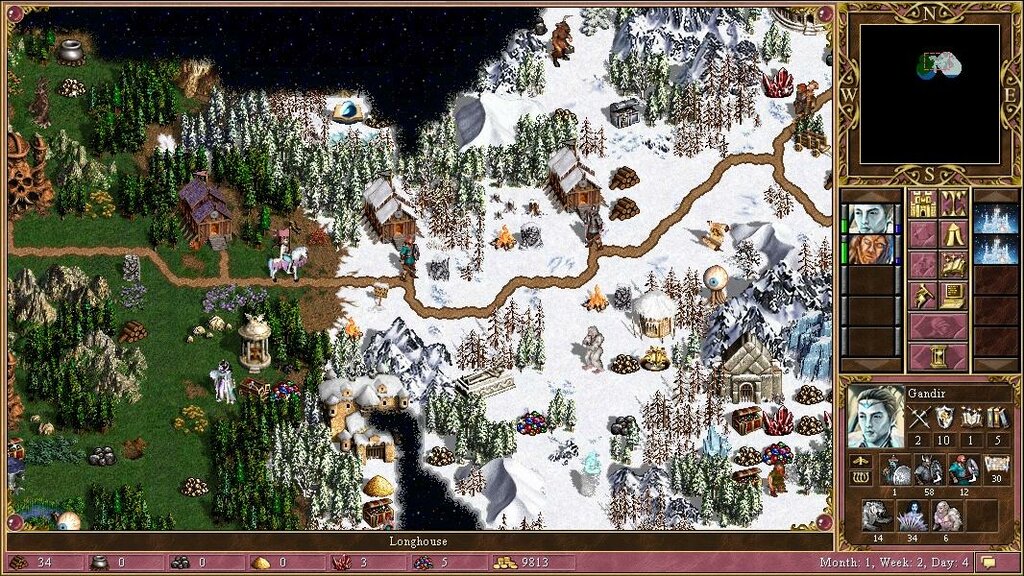The width and height of the screenshot is (1024, 576).
Task: Open the spellbook to cast a spell
Action: point(953,265)
